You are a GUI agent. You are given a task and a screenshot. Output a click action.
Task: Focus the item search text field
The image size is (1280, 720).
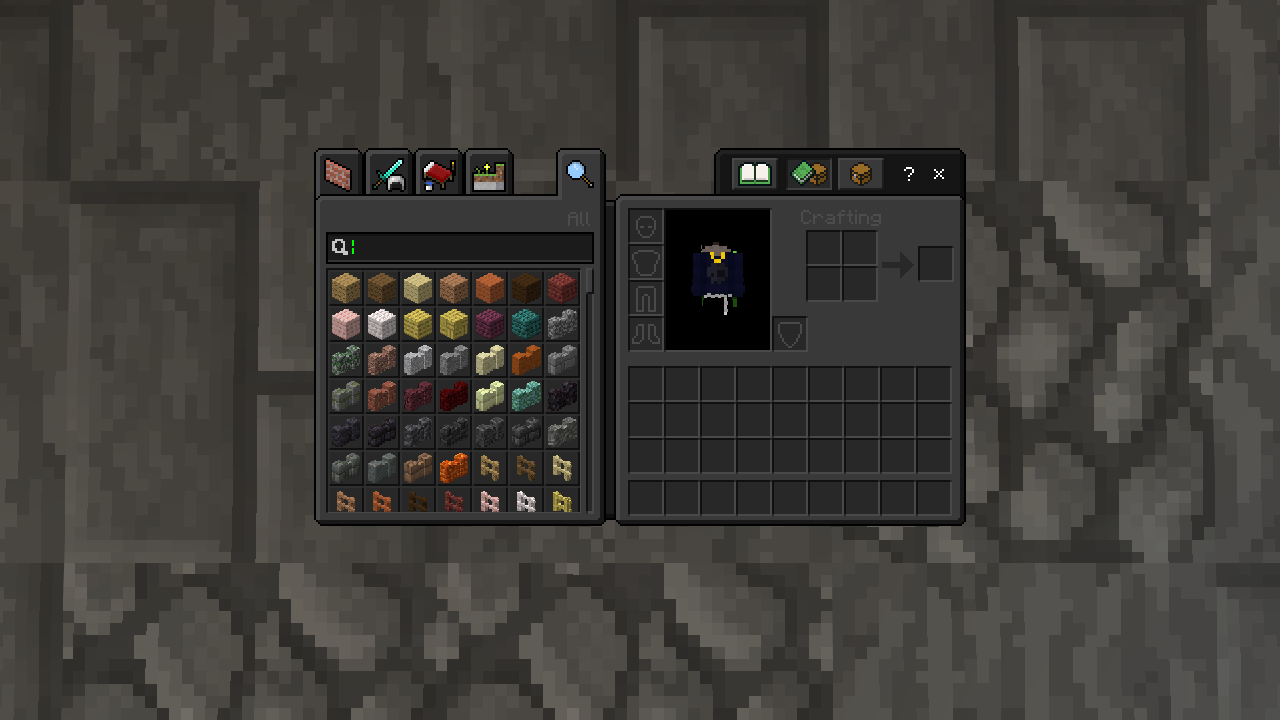pos(470,247)
